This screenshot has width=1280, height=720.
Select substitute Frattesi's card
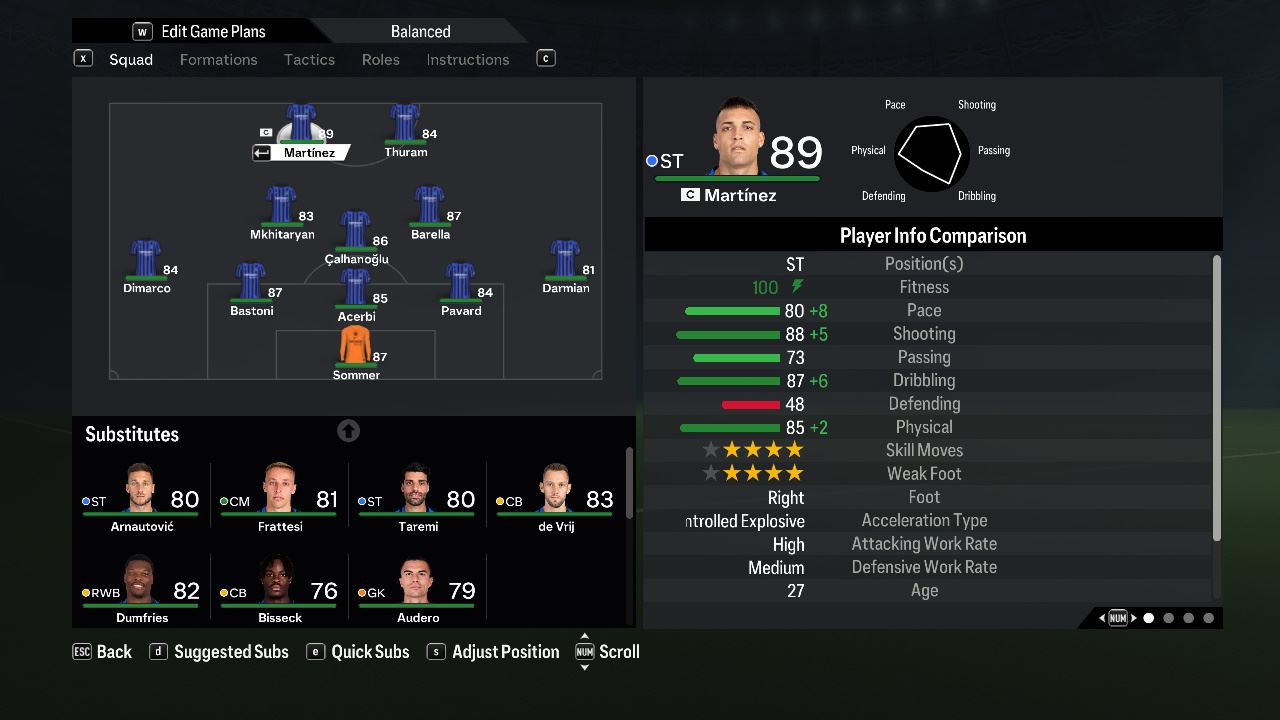[279, 497]
